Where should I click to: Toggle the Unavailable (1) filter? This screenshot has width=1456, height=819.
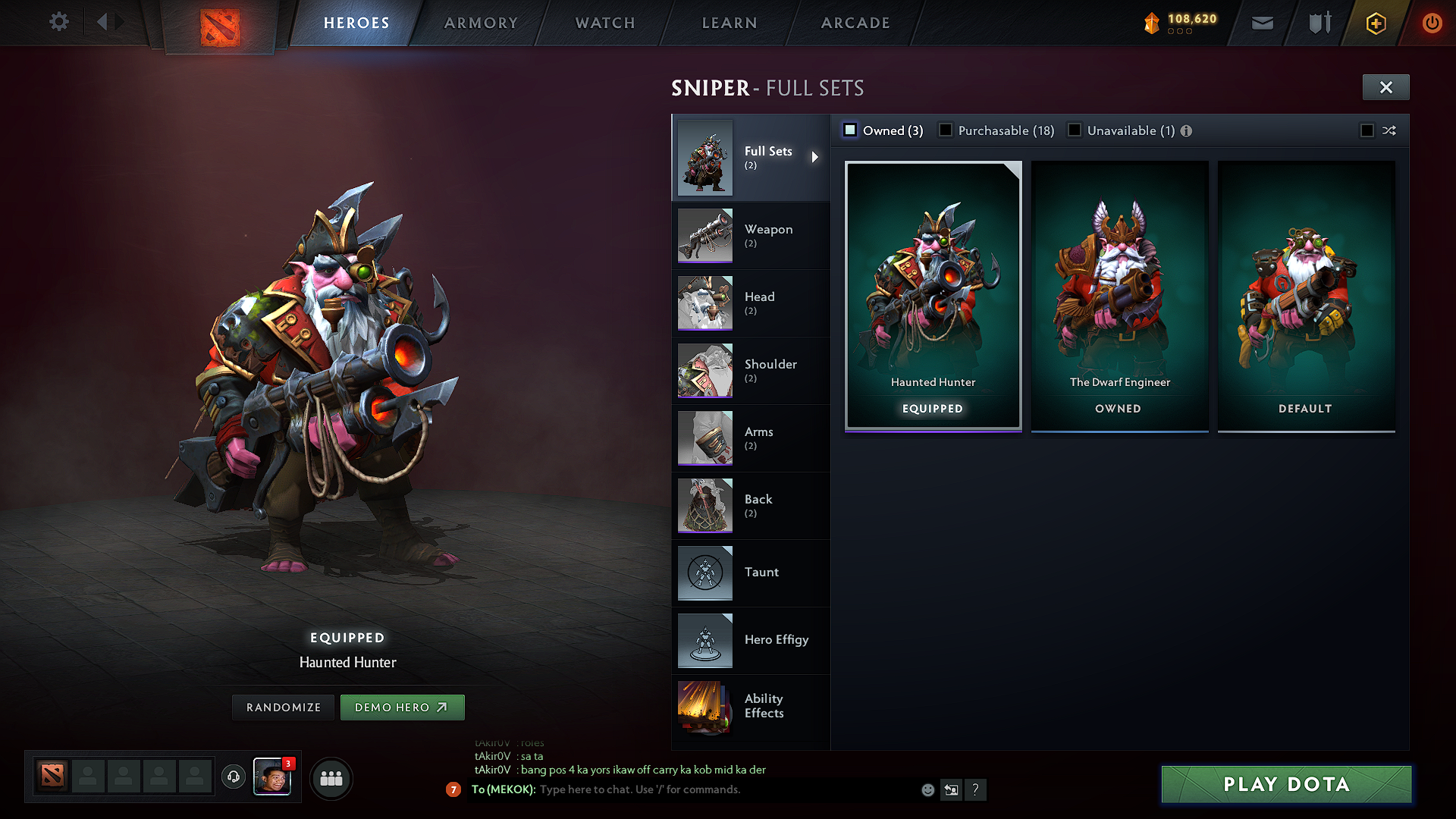pos(1074,130)
